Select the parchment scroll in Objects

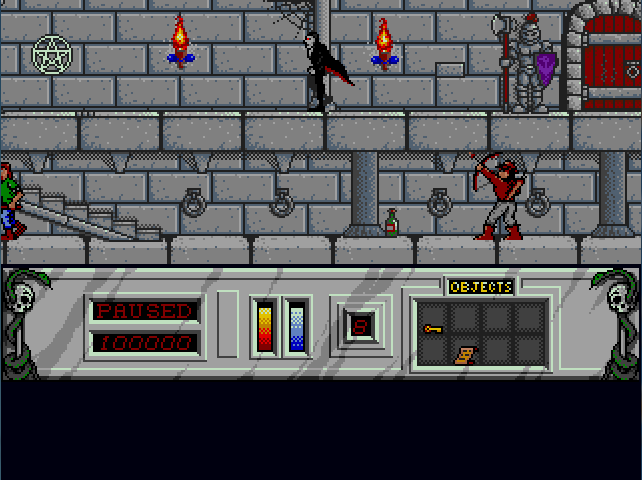(x=464, y=353)
